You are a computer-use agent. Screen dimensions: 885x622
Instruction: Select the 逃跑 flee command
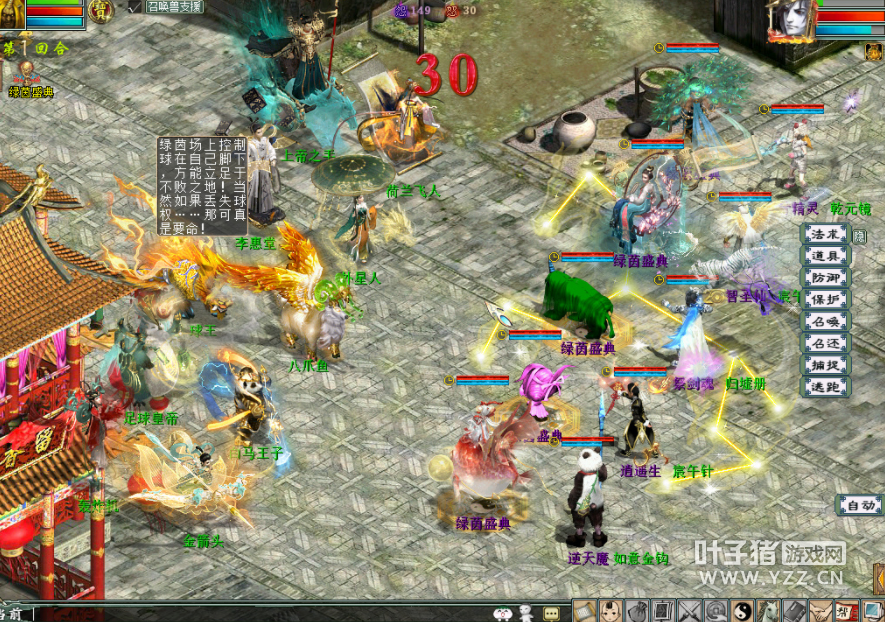pyautogui.click(x=826, y=386)
